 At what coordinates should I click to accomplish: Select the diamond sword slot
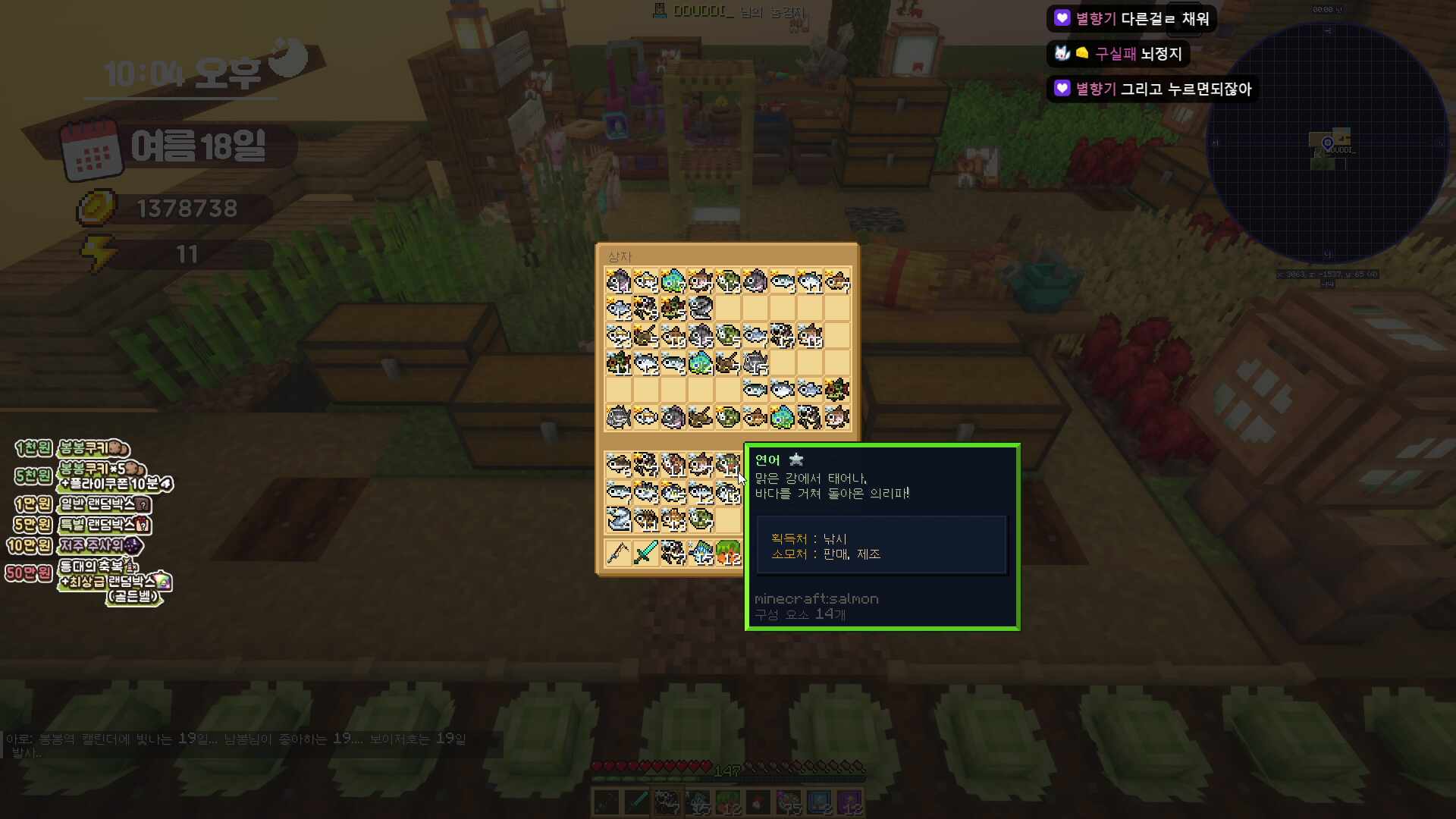(x=645, y=553)
